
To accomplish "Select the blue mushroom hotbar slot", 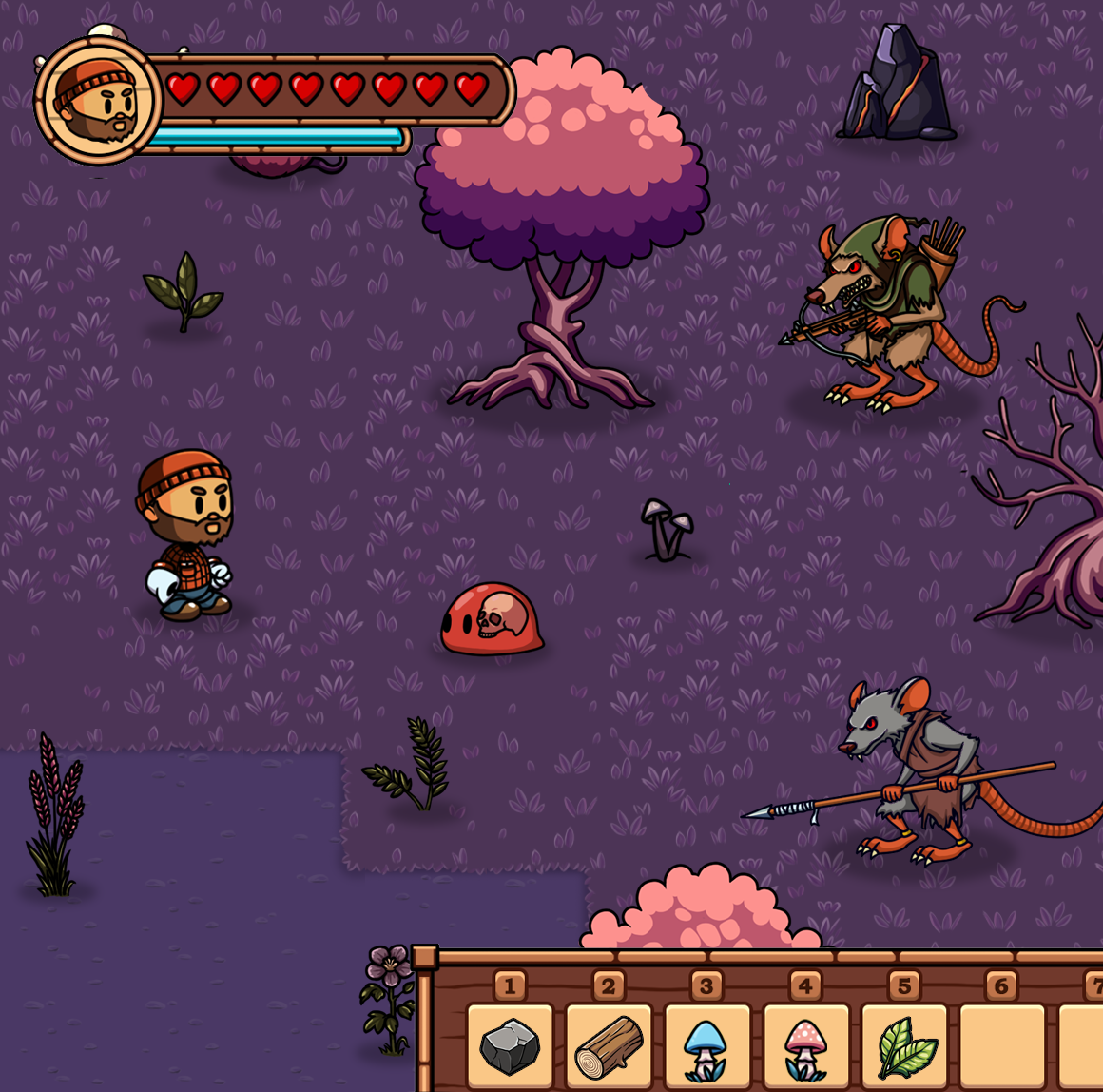I will click(x=706, y=1045).
